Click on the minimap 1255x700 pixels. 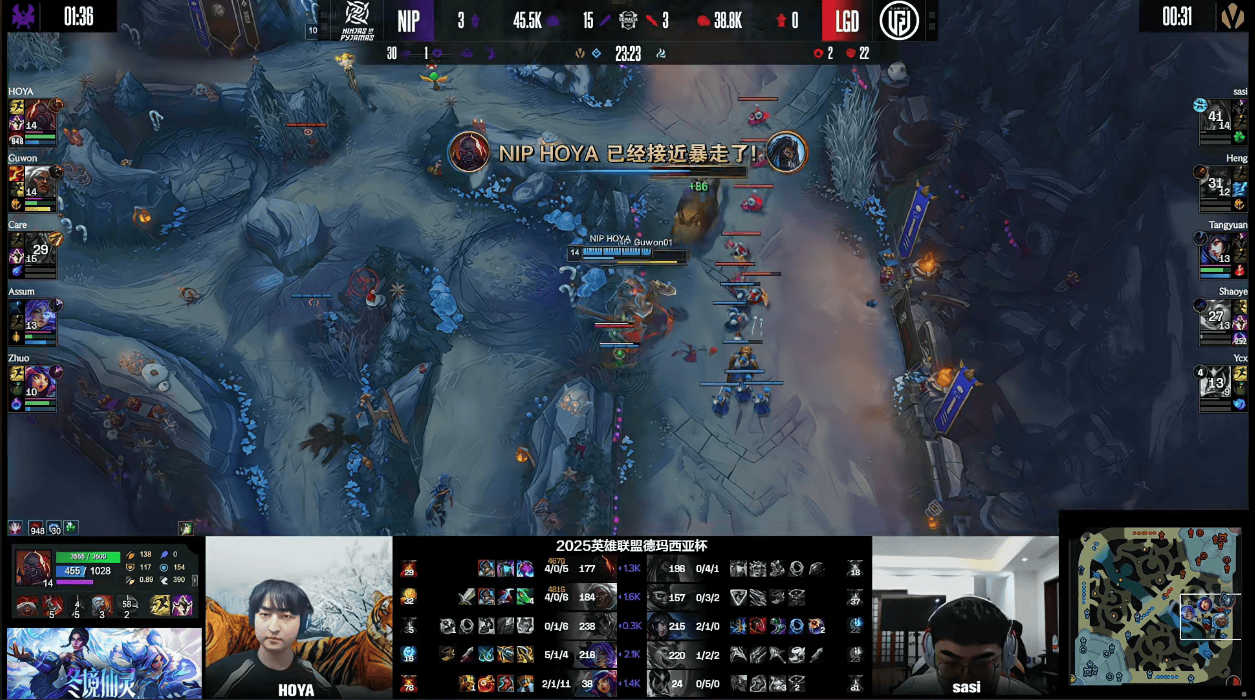point(1156,605)
